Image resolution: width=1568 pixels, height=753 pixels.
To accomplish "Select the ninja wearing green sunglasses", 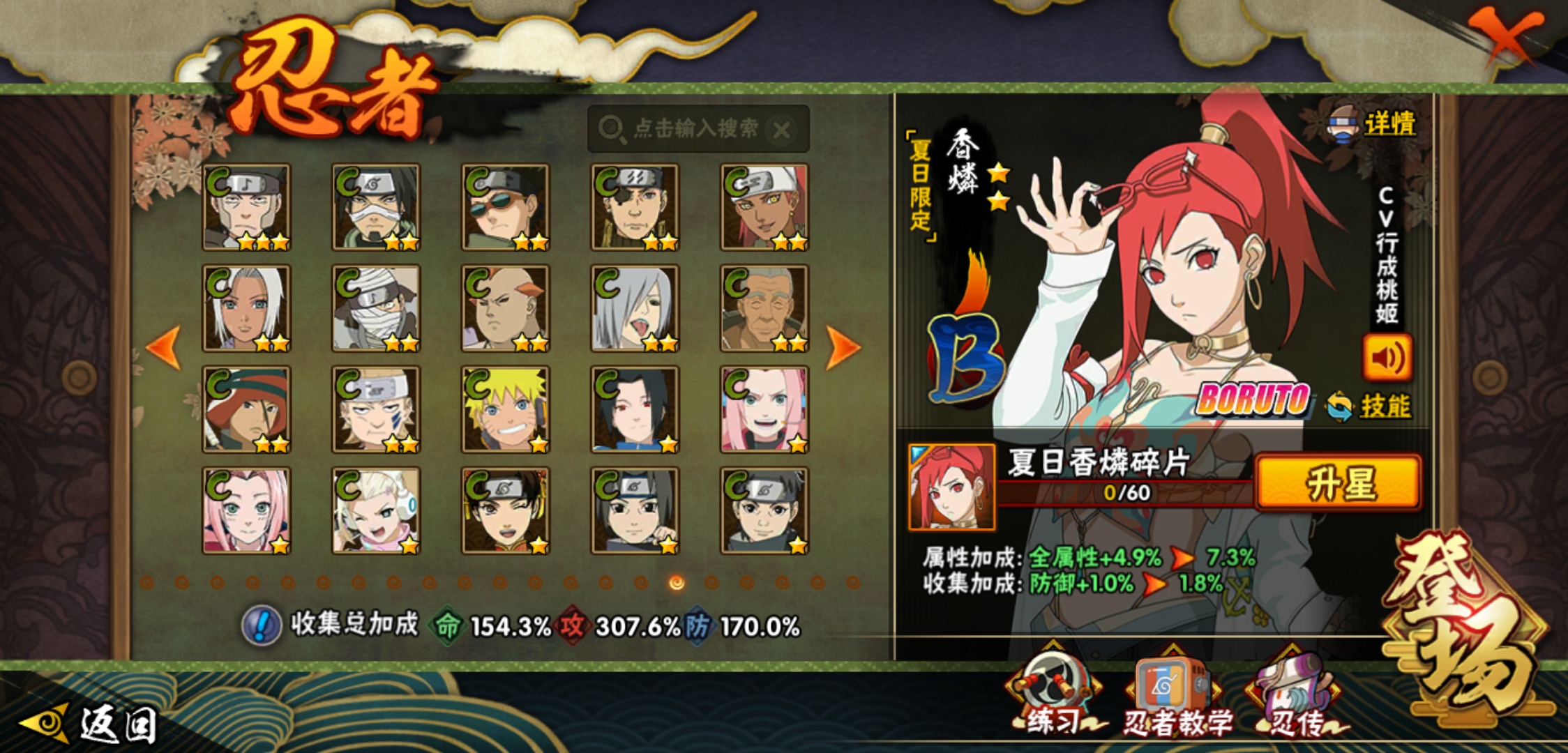I will [505, 207].
